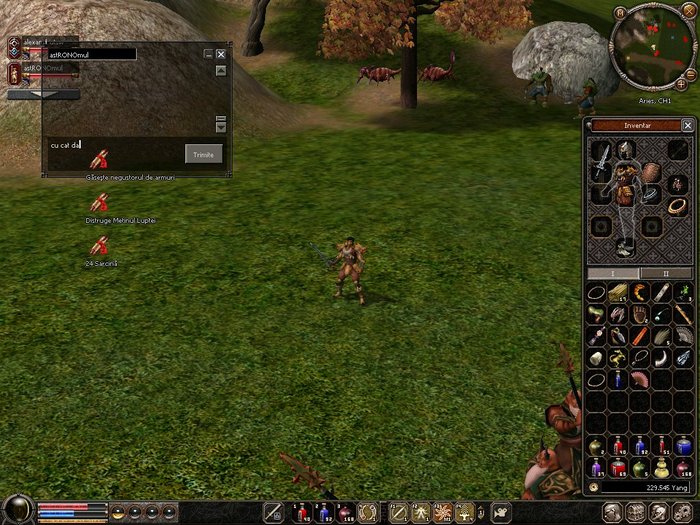
Task: Expand the party member list arrow
Action: pyautogui.click(x=44, y=94)
